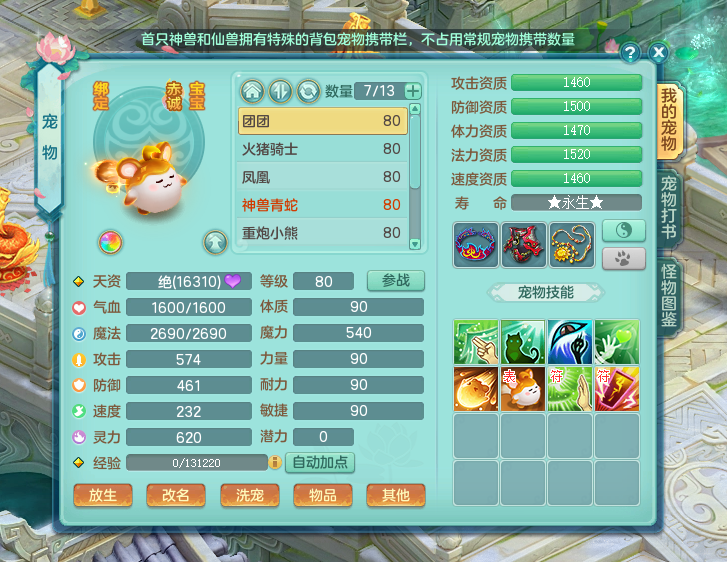Click the 参战 battle button
The height and width of the screenshot is (562, 727).
pos(395,281)
